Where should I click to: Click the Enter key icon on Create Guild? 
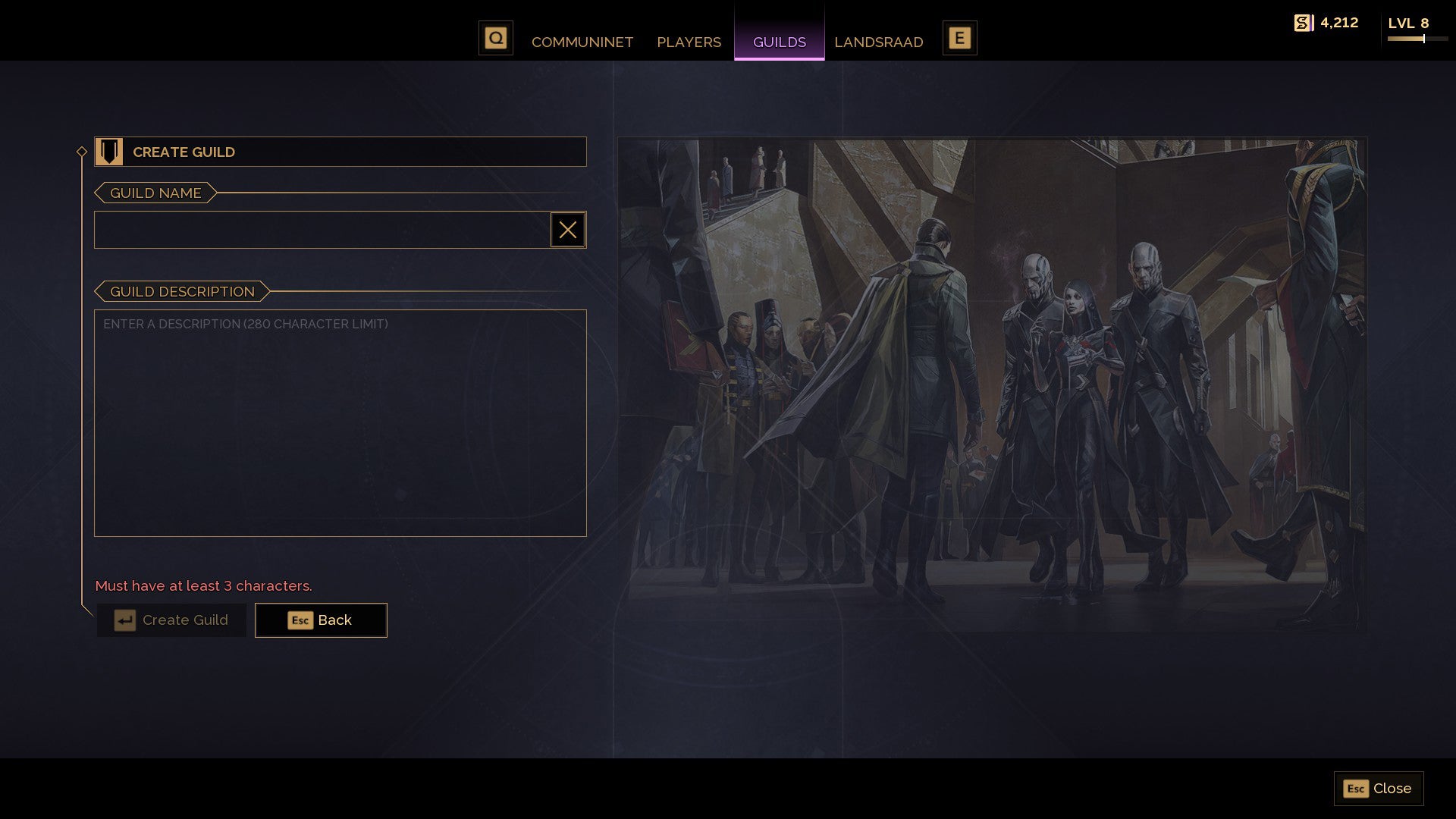(124, 620)
